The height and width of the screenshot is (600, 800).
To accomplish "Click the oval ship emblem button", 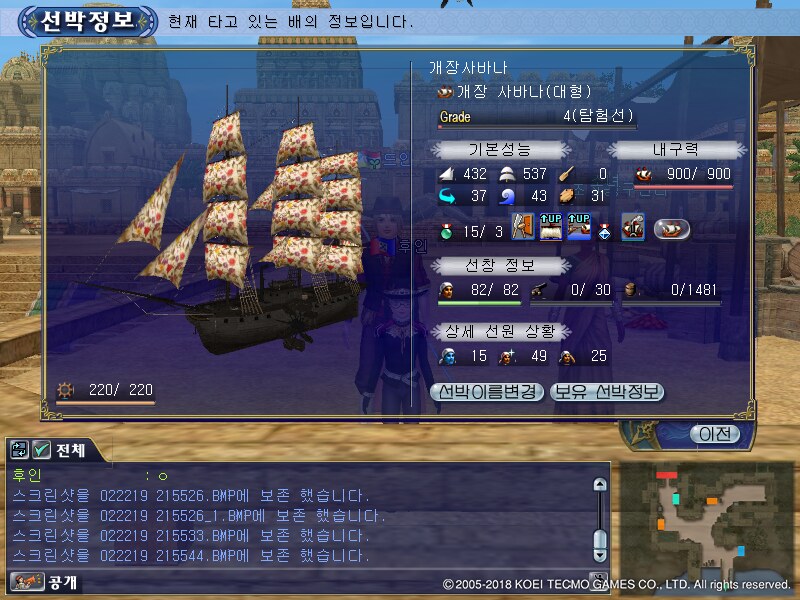I will (x=672, y=228).
